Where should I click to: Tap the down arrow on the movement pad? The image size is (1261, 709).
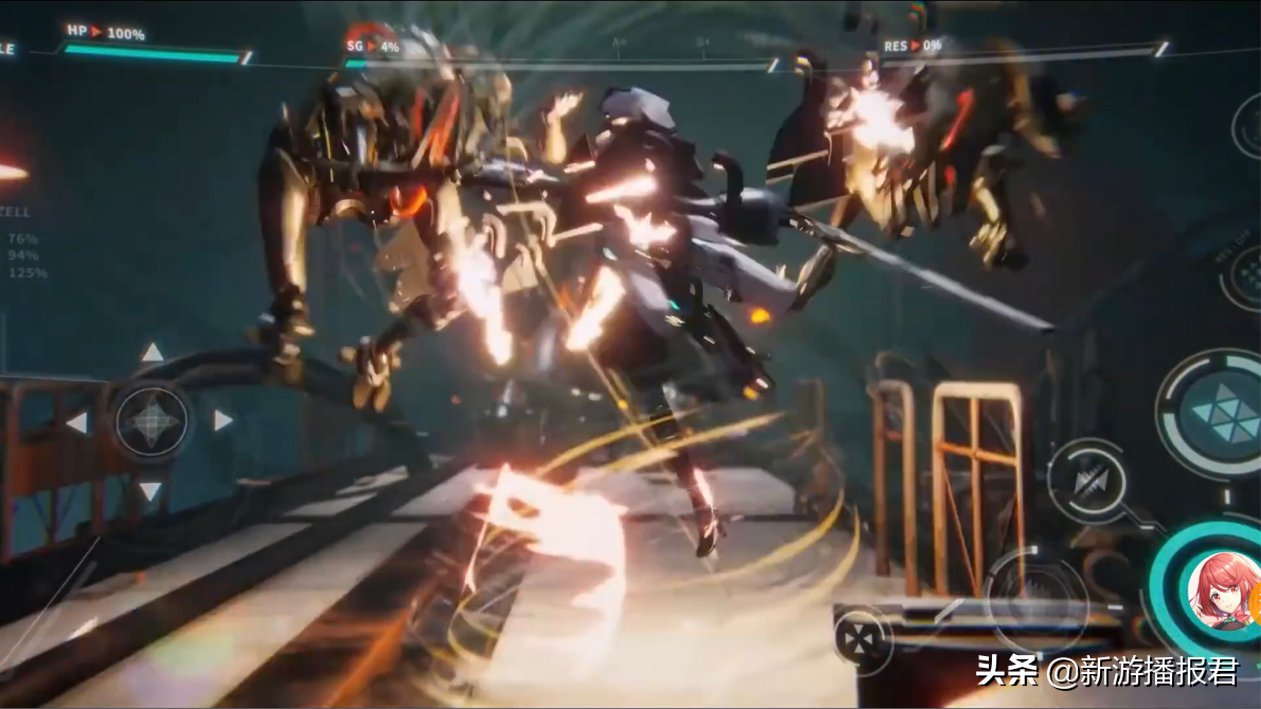click(x=150, y=491)
